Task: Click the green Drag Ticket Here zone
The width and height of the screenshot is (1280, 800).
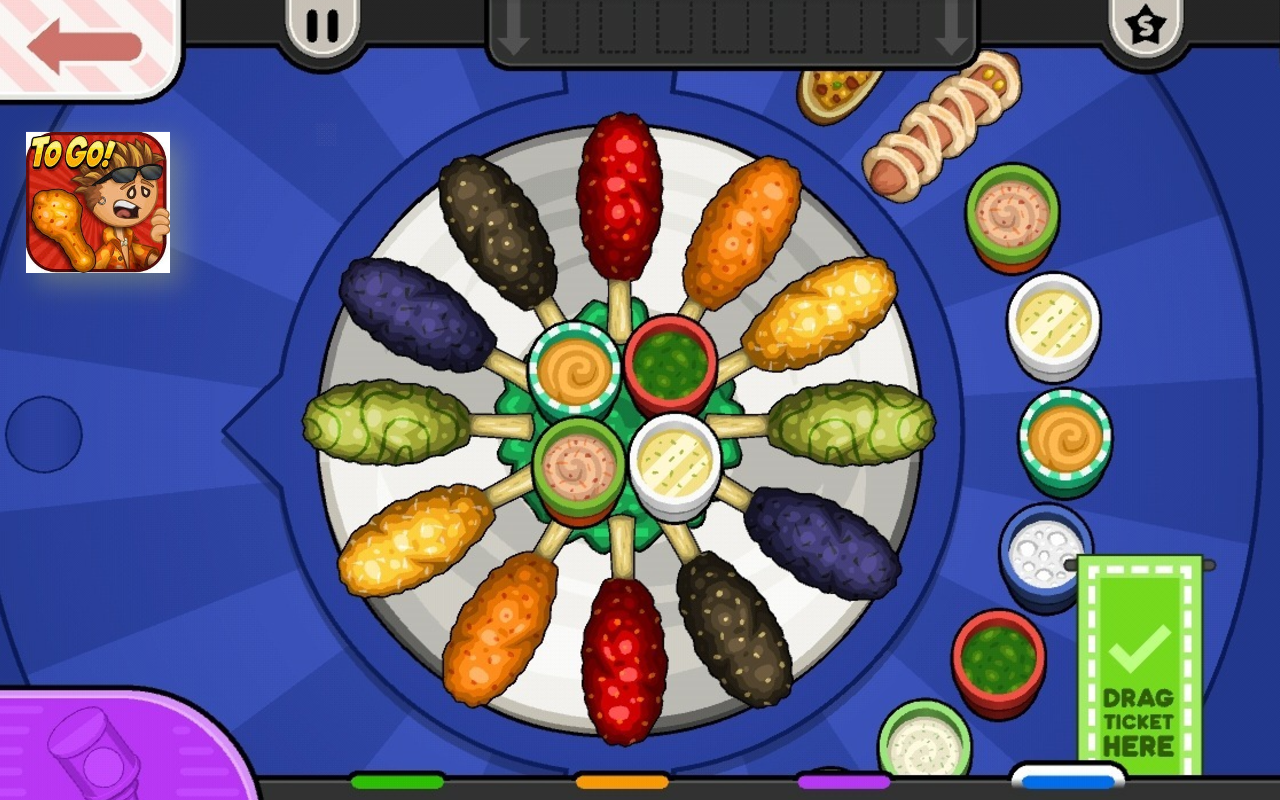Action: coord(1139,670)
